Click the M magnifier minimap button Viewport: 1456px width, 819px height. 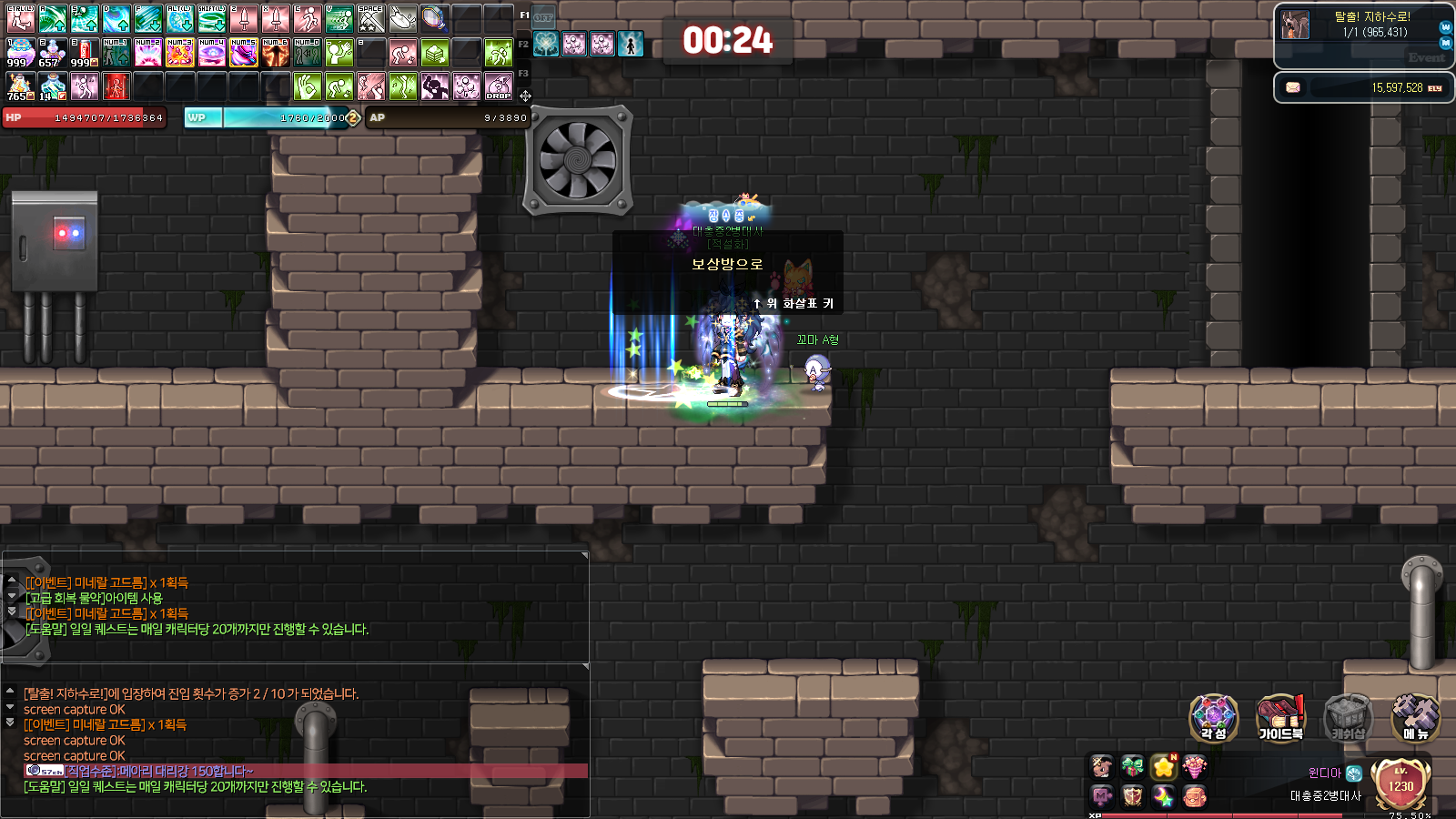tap(1446, 44)
